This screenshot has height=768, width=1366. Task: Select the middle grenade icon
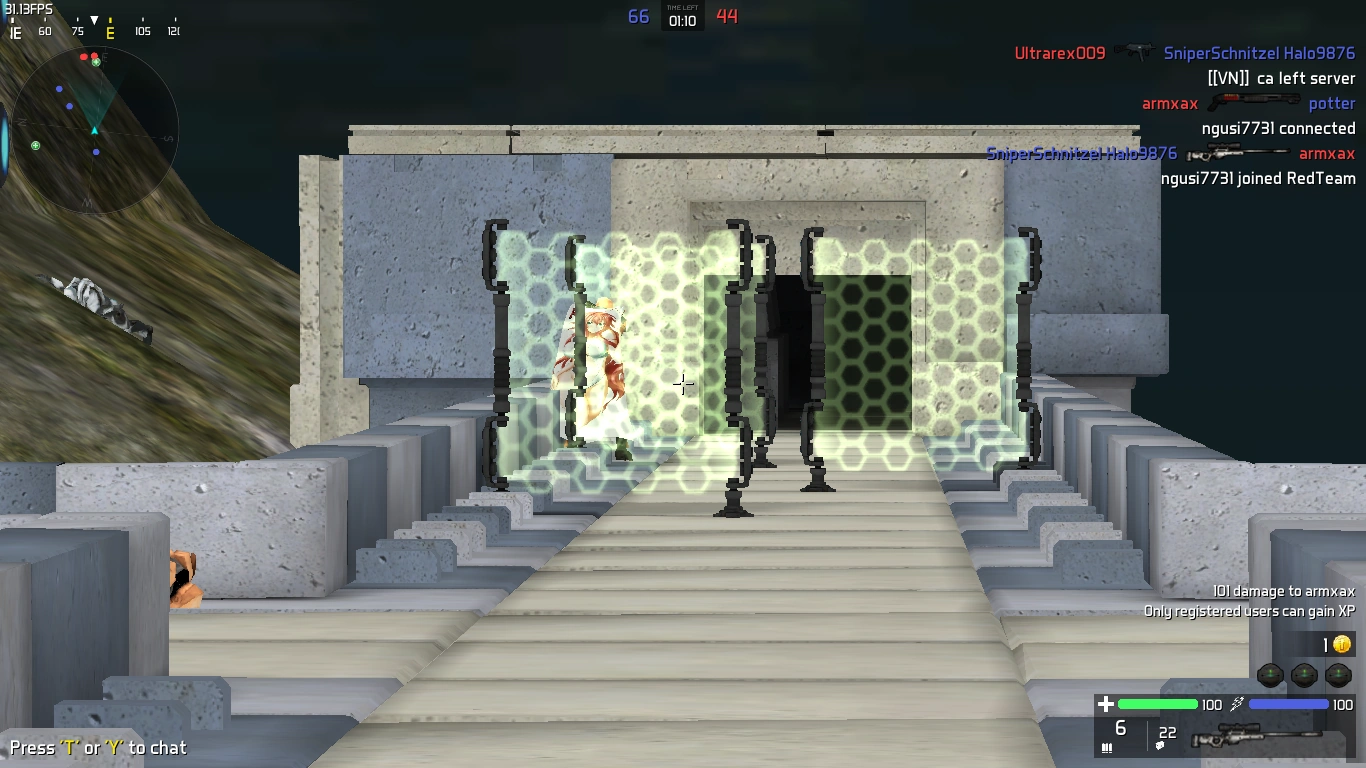tap(1305, 676)
